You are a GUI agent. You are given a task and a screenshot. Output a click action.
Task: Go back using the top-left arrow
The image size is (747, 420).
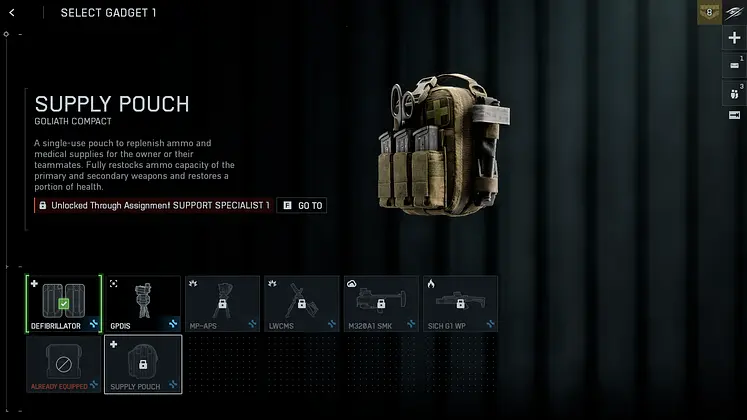(x=11, y=13)
